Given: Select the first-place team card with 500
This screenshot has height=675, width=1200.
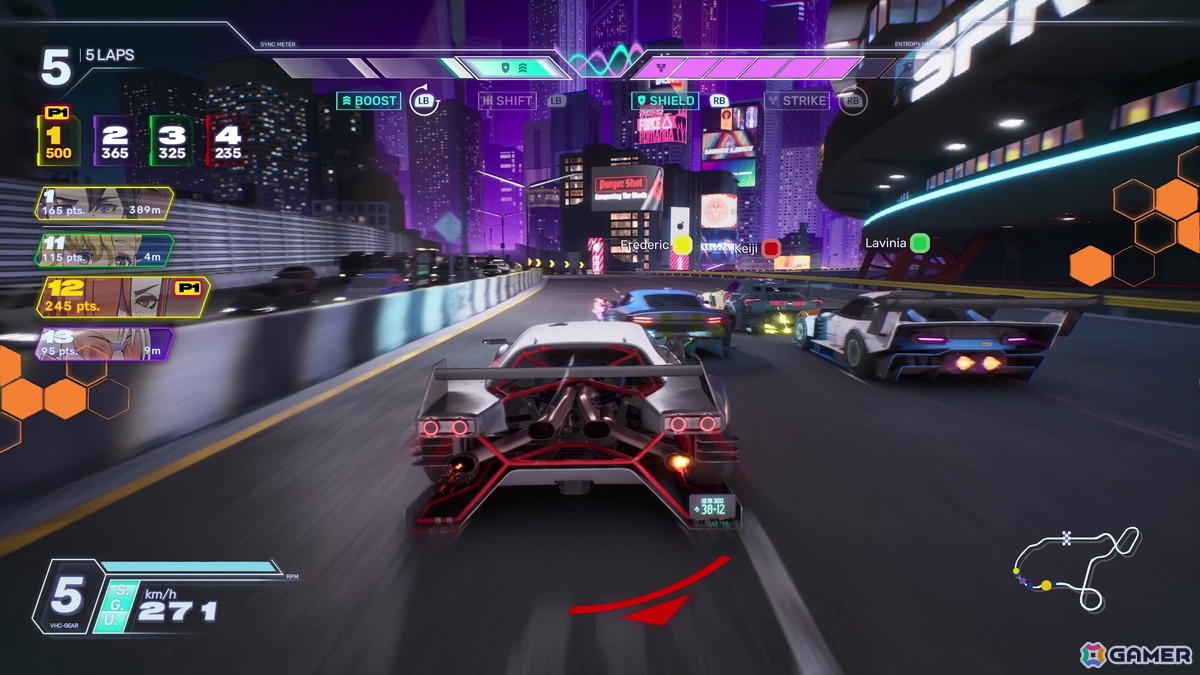Looking at the screenshot, I should tap(59, 141).
